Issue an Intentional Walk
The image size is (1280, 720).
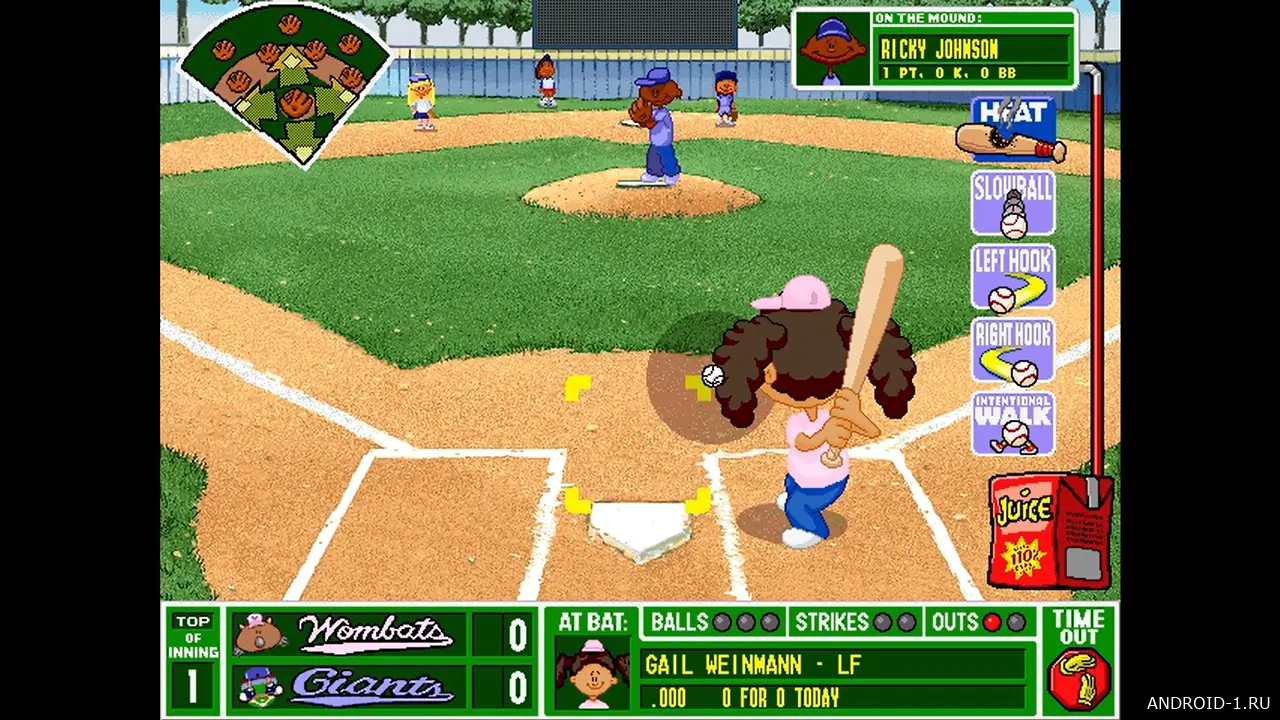tap(1013, 423)
